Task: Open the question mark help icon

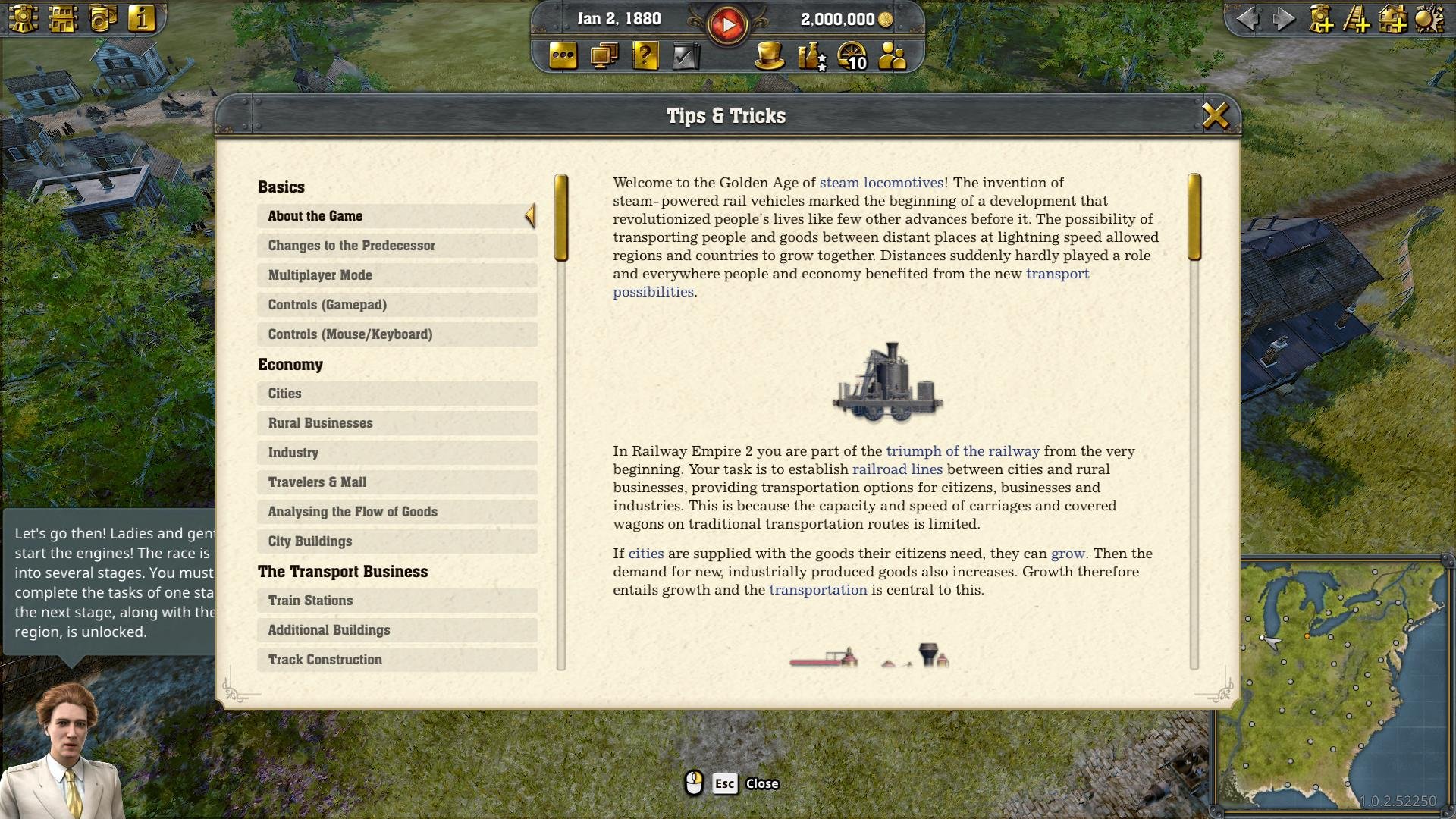Action: tap(645, 56)
